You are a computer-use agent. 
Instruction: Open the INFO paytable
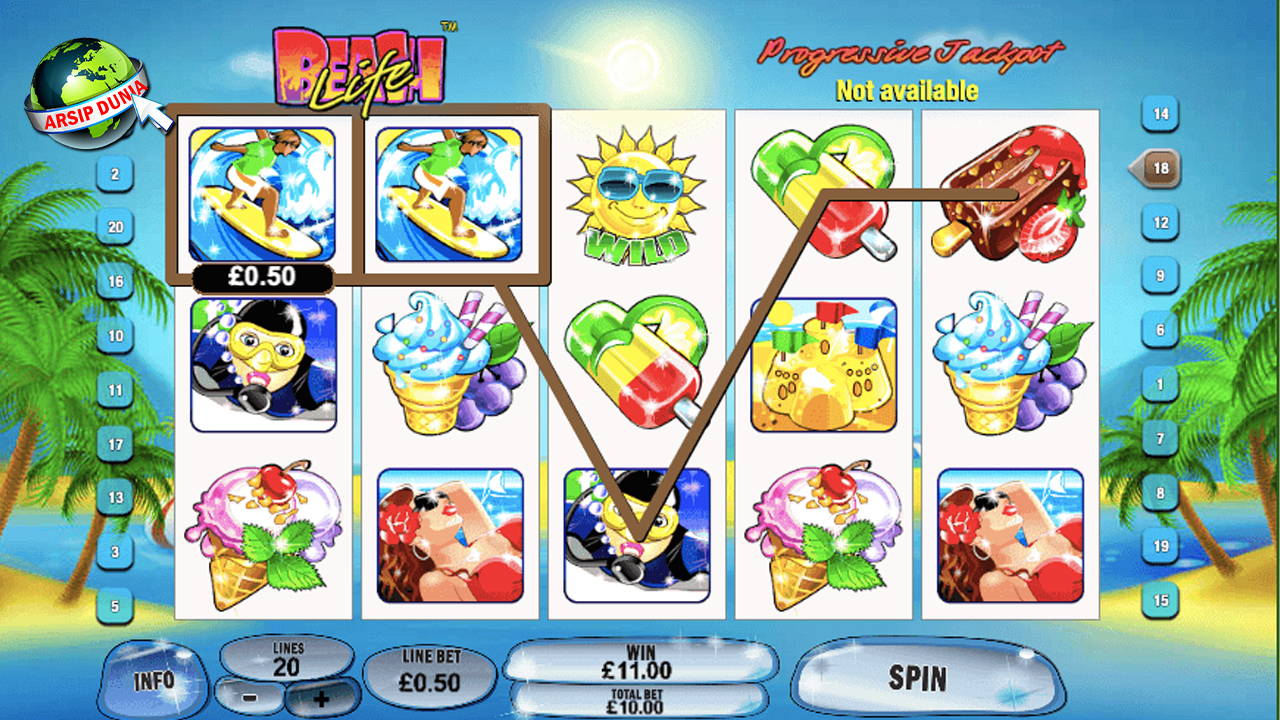(153, 681)
